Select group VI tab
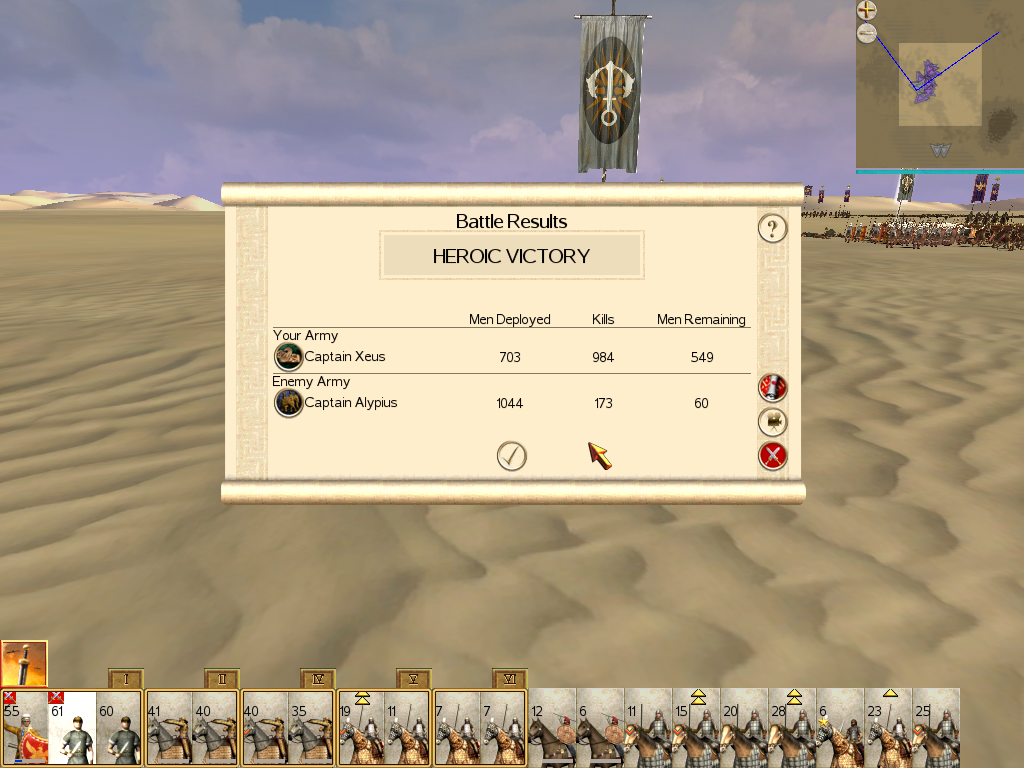1024x768 pixels. (x=510, y=679)
